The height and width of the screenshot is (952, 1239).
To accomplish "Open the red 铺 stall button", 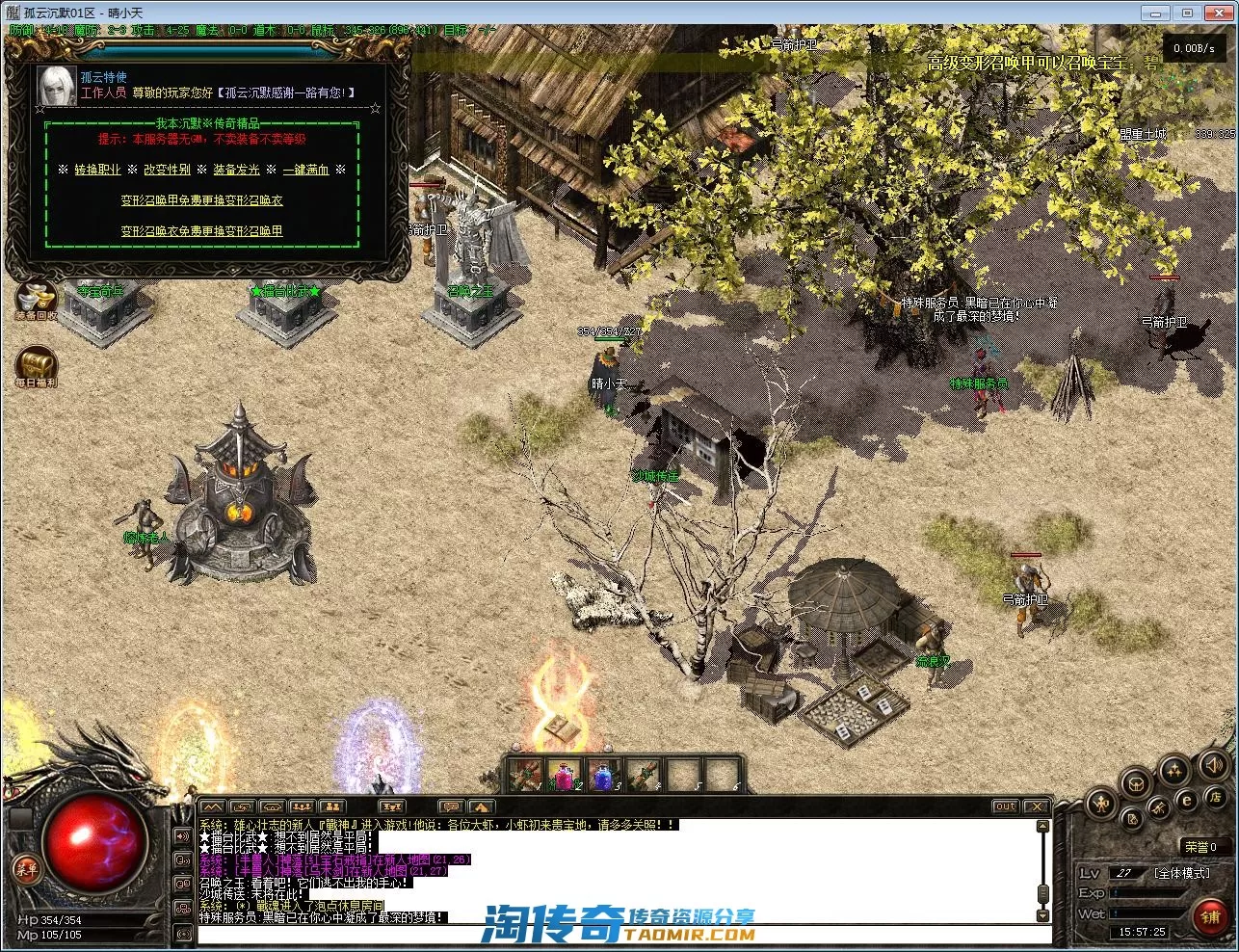I will tap(1210, 917).
